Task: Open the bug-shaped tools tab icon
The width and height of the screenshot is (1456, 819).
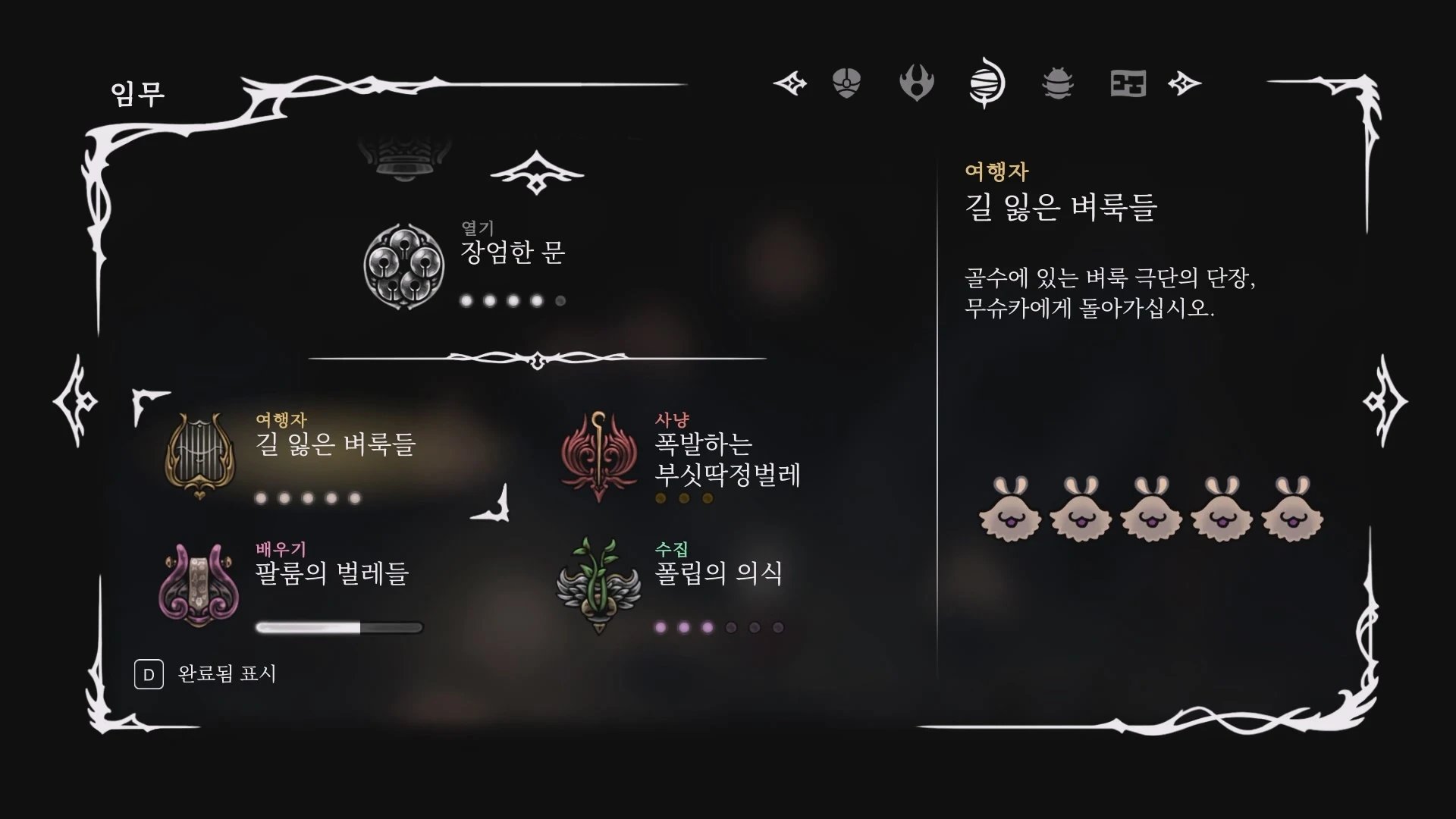Action: [1057, 84]
